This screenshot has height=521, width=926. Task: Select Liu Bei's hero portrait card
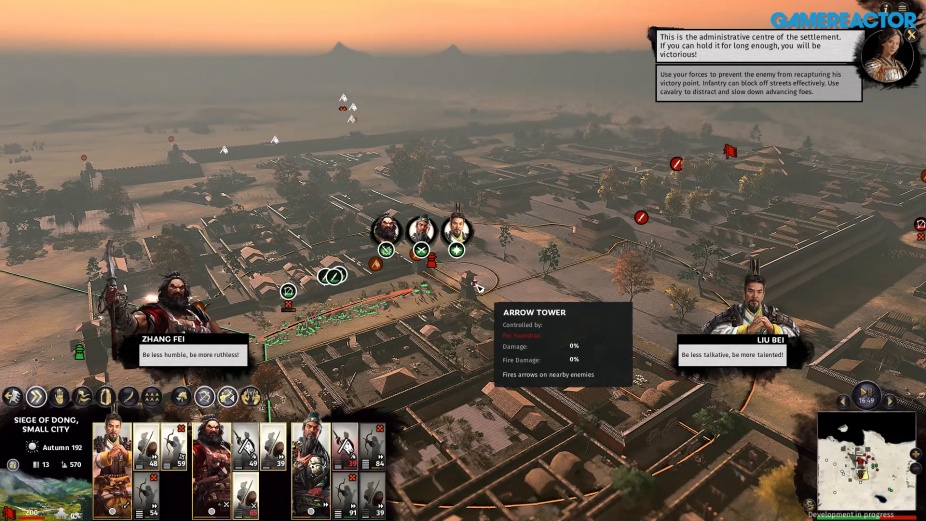coord(112,467)
